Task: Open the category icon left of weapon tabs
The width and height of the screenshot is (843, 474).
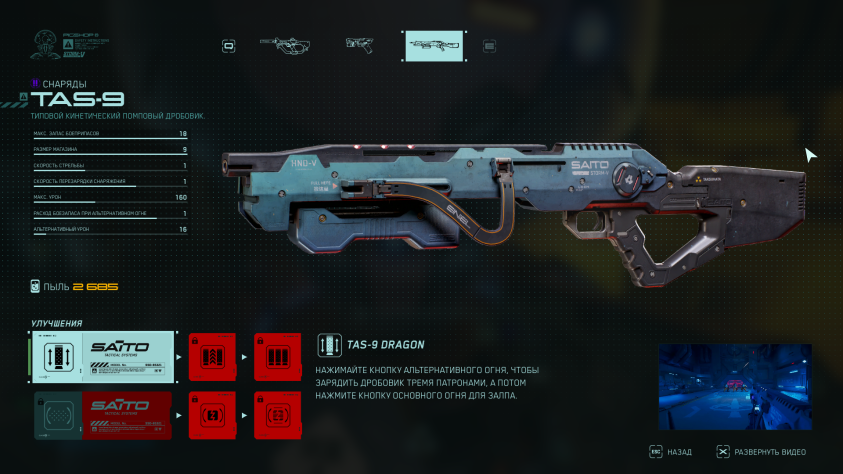Action: (229, 45)
